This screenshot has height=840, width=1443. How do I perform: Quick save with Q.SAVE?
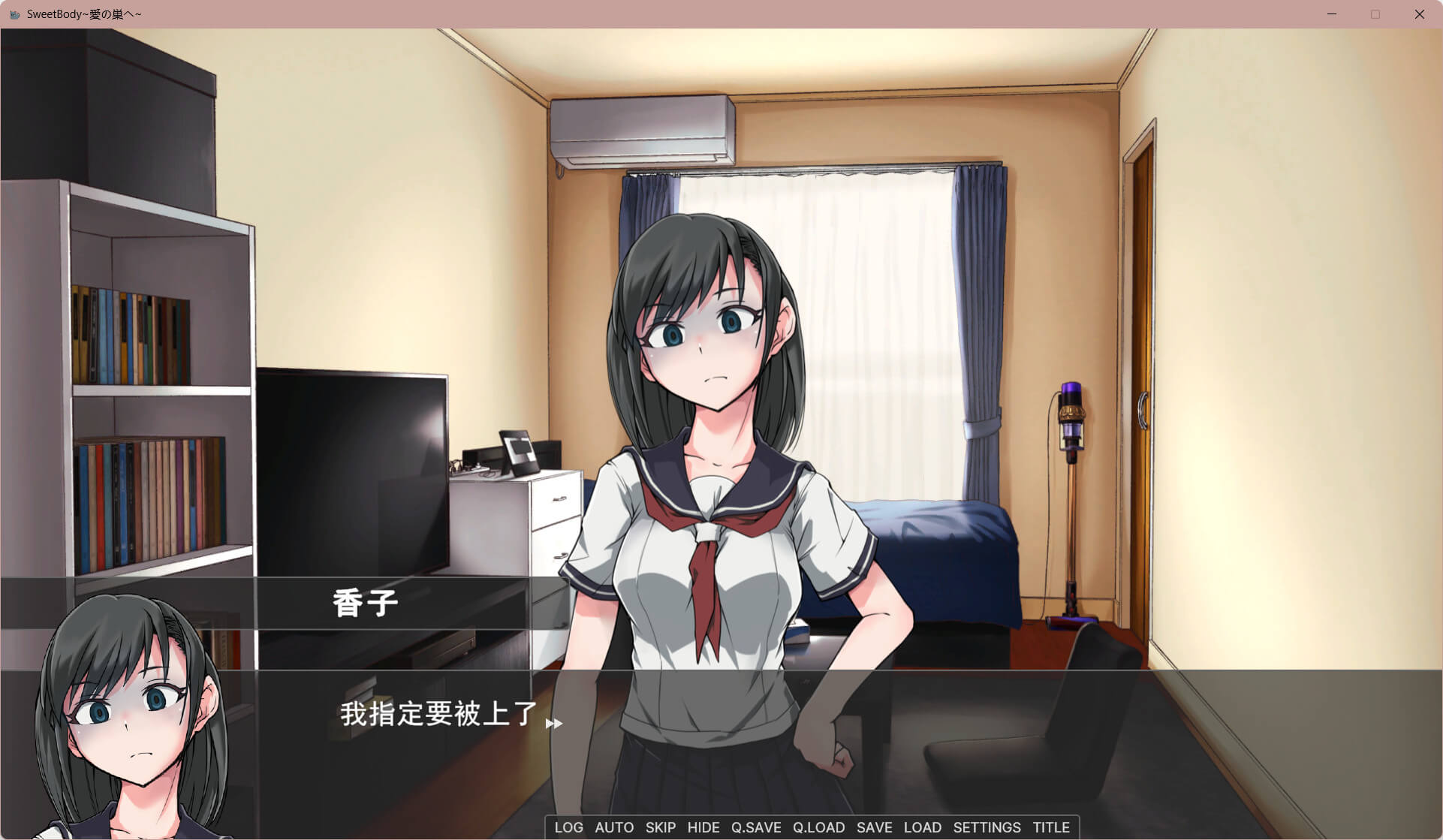coord(756,827)
